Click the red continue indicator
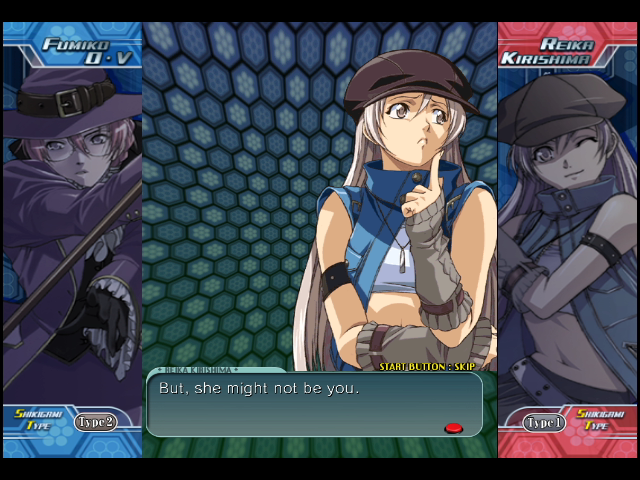The width and height of the screenshot is (640, 480). click(x=453, y=428)
